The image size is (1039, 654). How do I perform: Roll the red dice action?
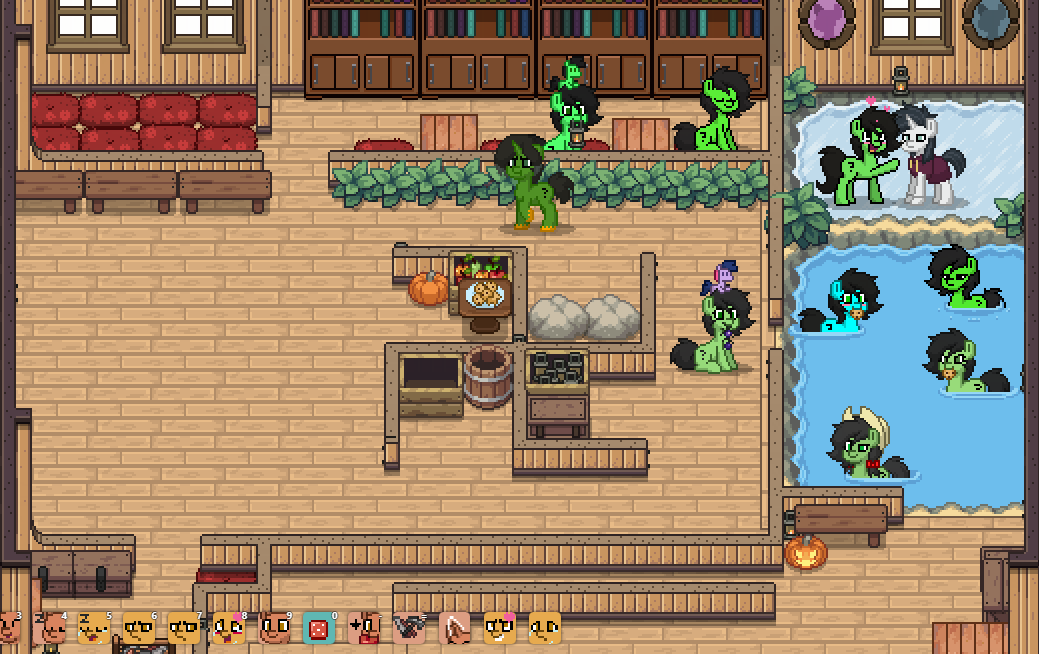pyautogui.click(x=319, y=628)
